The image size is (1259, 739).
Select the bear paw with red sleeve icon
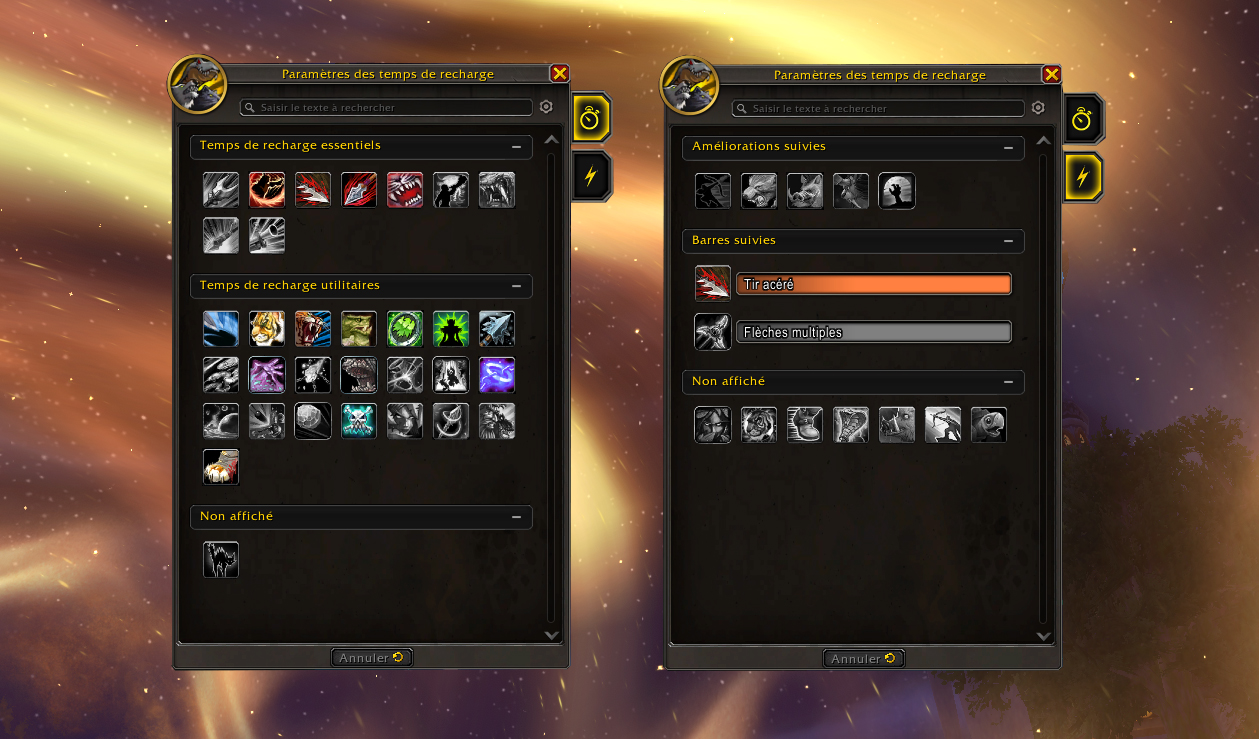[x=221, y=468]
